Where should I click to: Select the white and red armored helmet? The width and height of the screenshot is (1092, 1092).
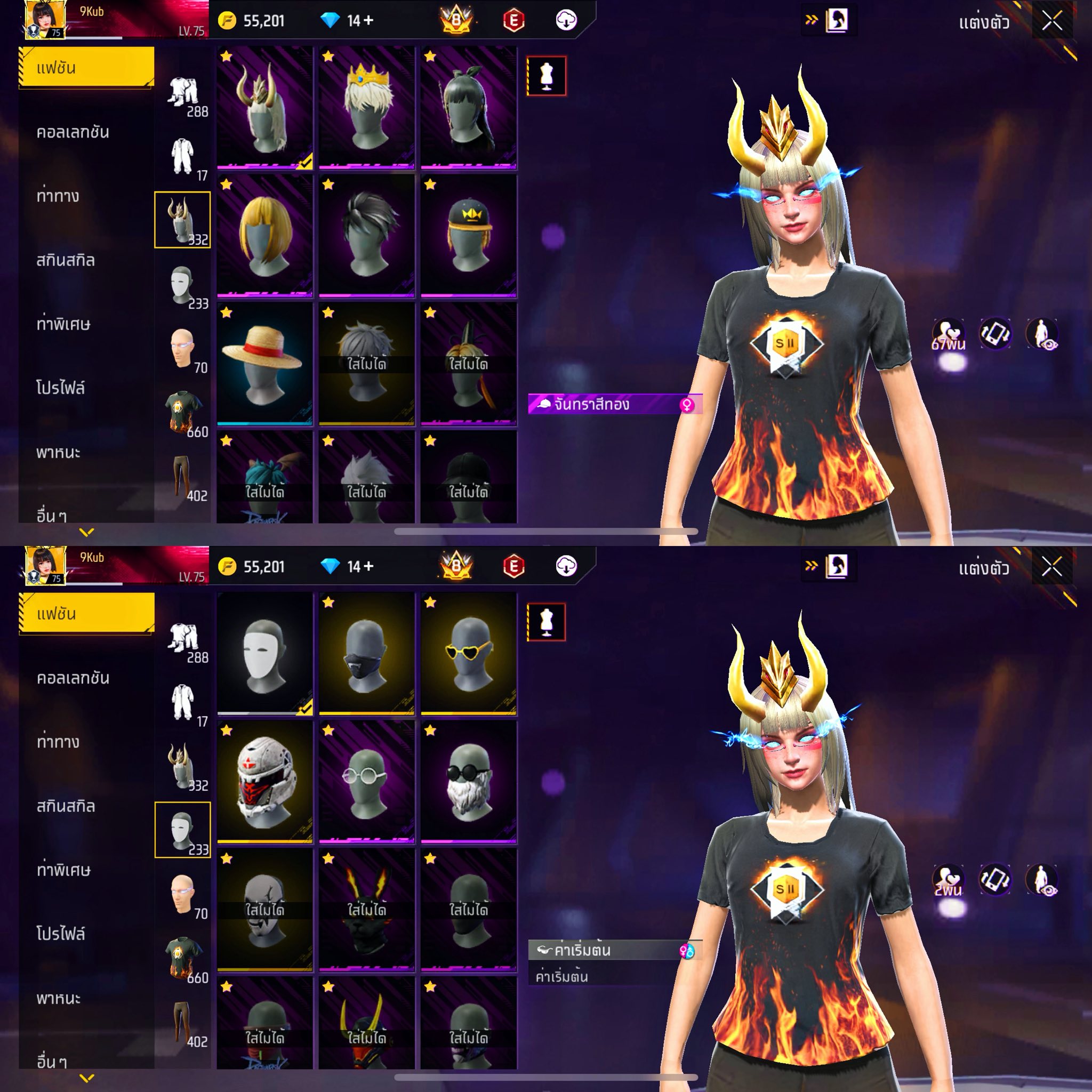[264, 781]
